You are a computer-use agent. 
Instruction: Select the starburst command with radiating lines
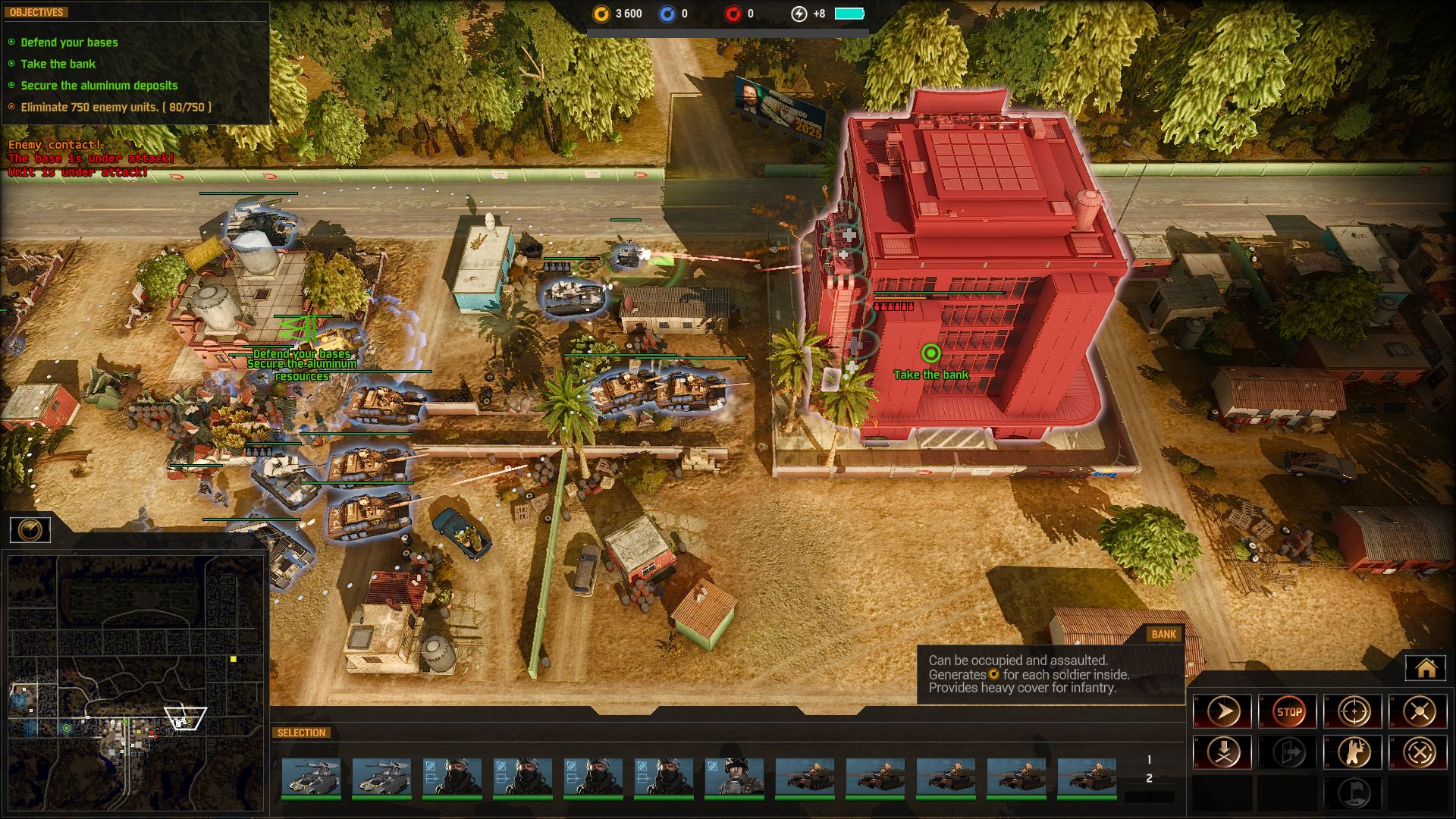click(x=1419, y=711)
